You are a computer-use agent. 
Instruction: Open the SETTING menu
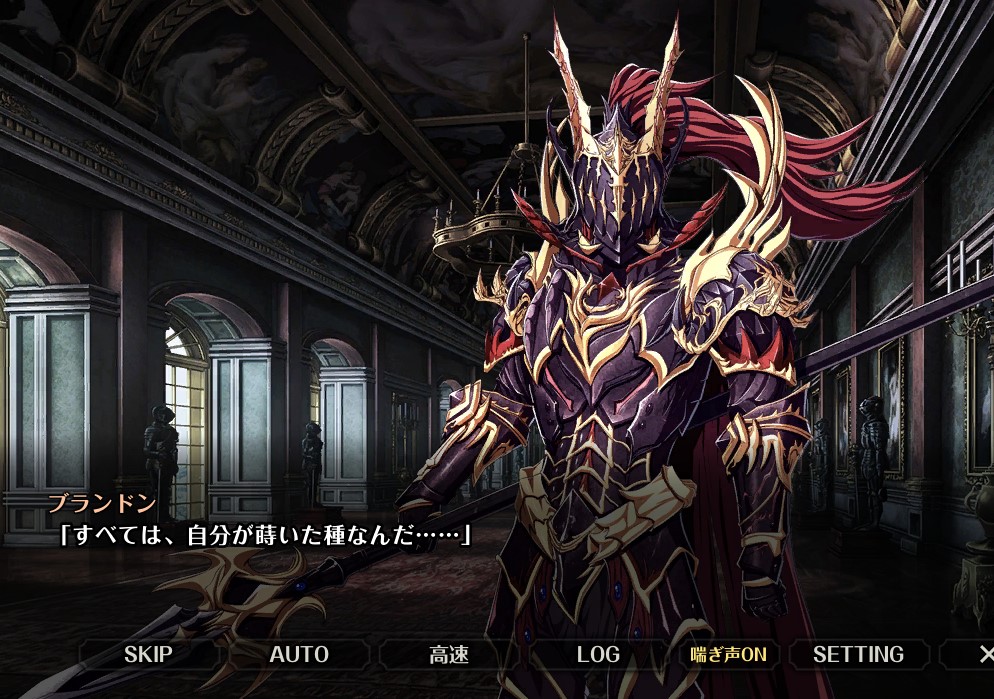click(858, 655)
